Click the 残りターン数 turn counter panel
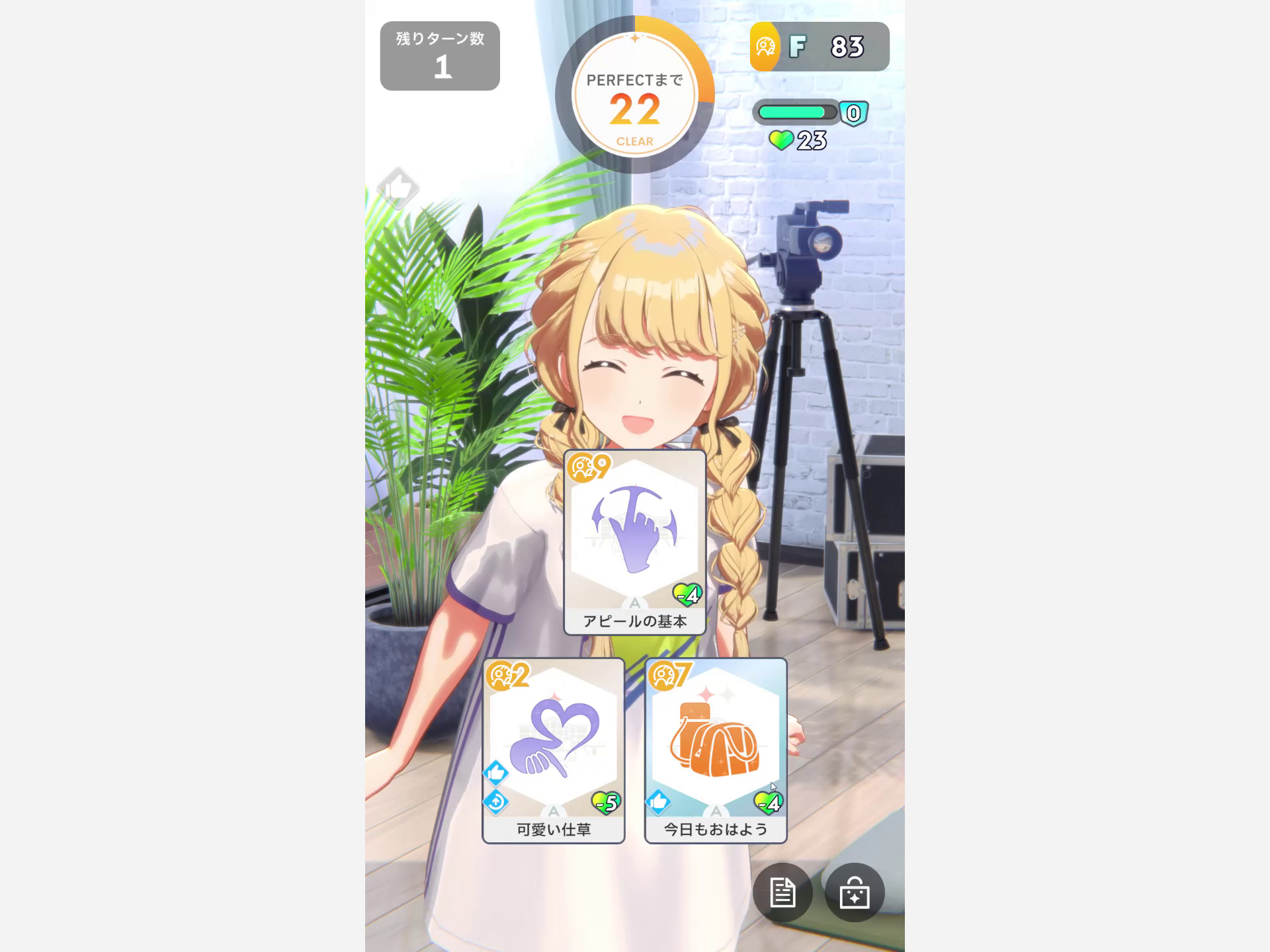The height and width of the screenshot is (952, 1270). coord(439,54)
